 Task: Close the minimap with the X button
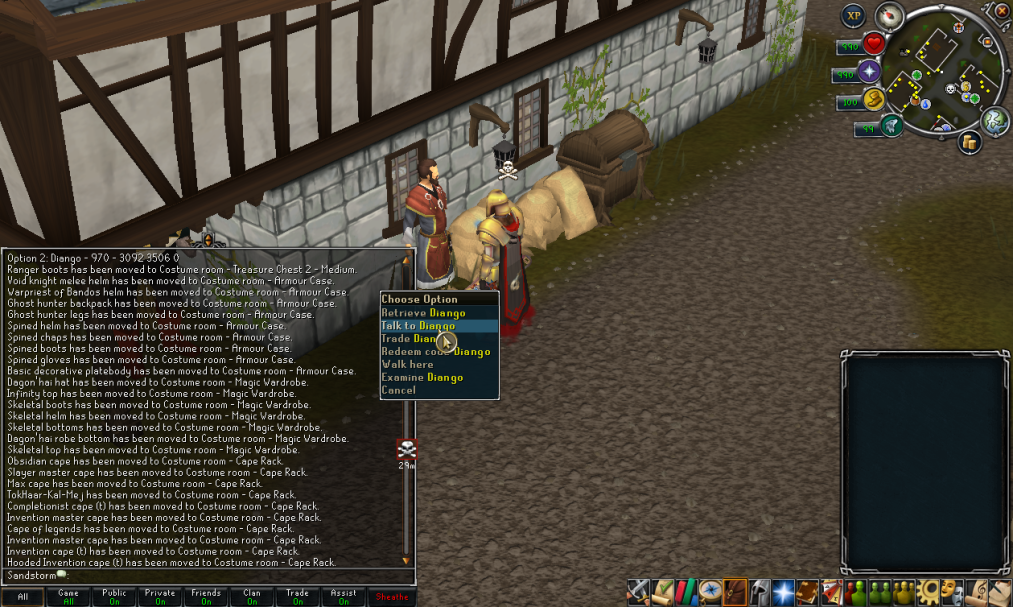pos(1003,10)
